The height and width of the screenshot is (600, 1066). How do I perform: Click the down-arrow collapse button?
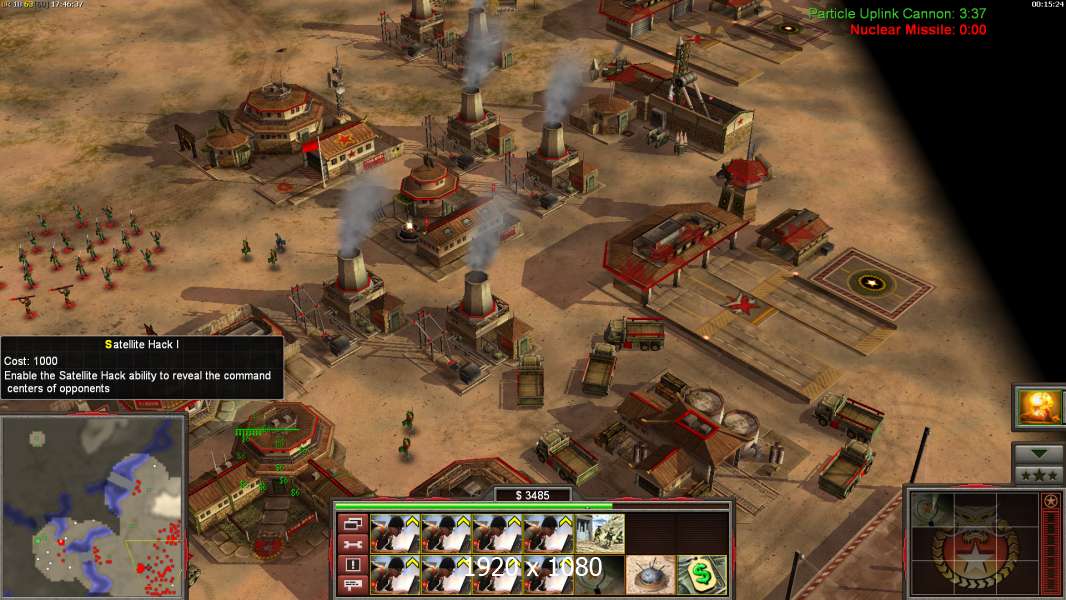(x=1038, y=454)
